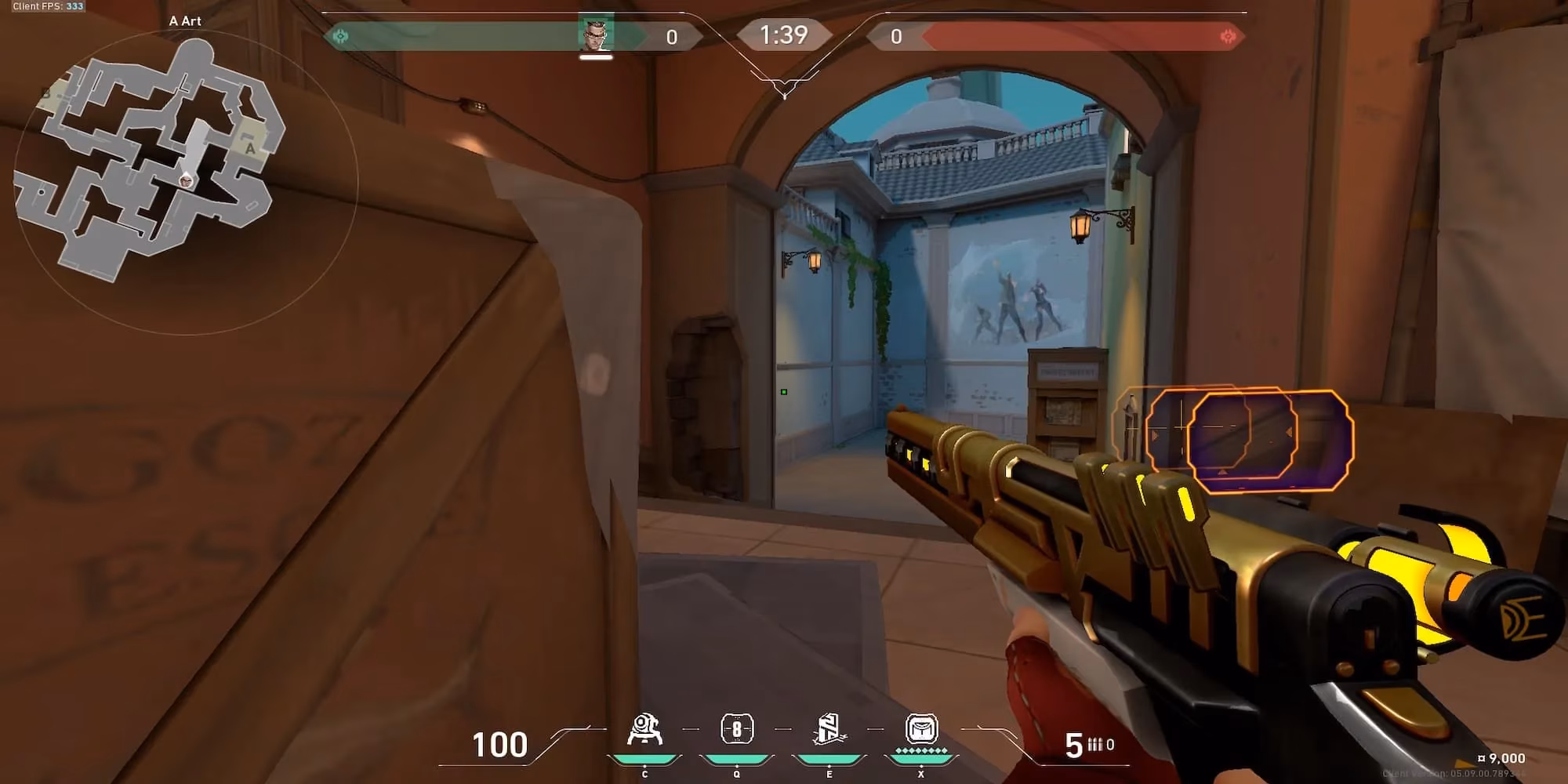Viewport: 1568px width, 784px height.
Task: Click the circular minimap
Action: point(185,182)
